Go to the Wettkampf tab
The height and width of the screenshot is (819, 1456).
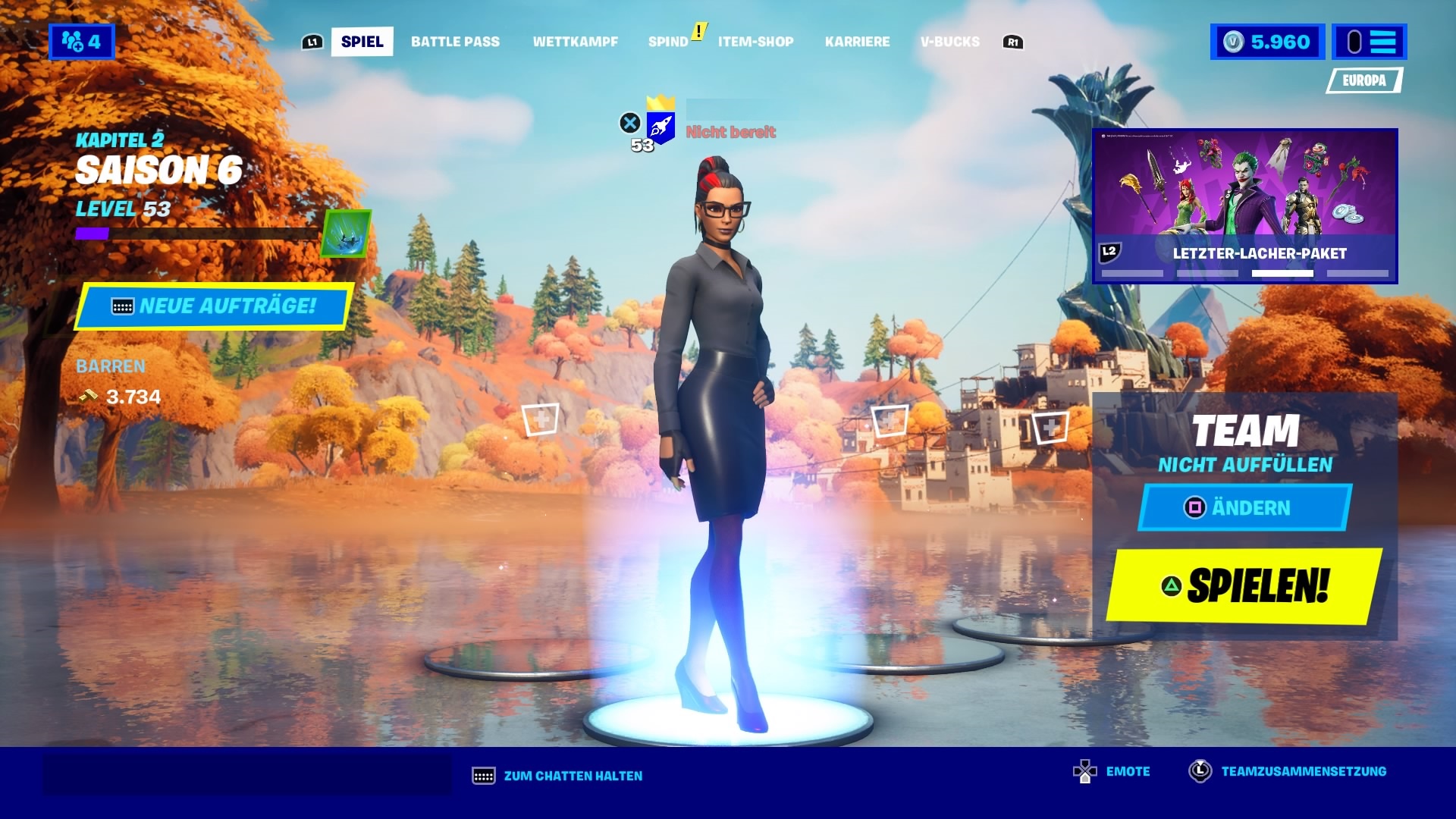575,42
